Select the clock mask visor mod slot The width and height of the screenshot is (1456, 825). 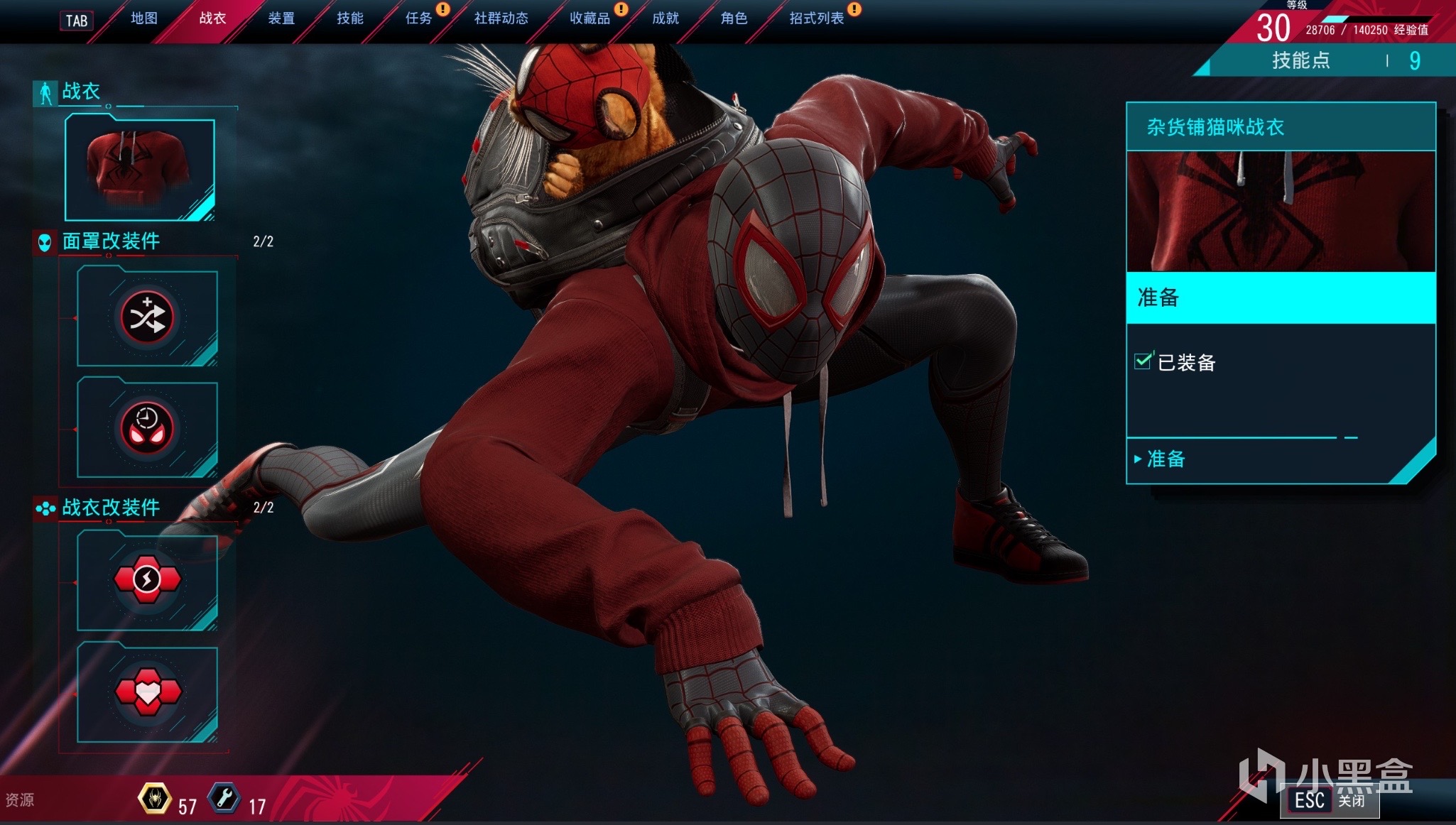point(147,428)
